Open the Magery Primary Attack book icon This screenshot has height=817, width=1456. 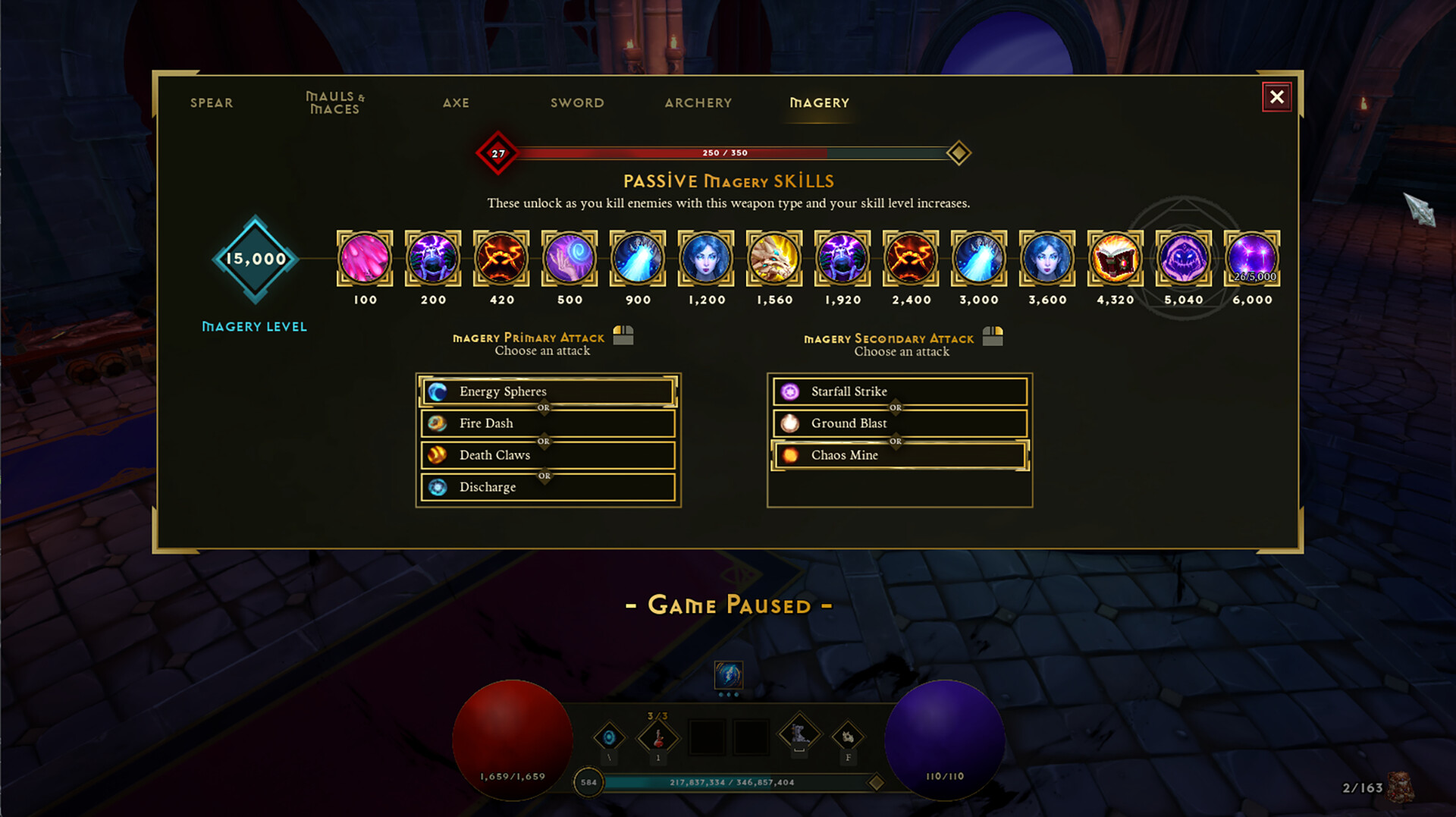(x=623, y=335)
